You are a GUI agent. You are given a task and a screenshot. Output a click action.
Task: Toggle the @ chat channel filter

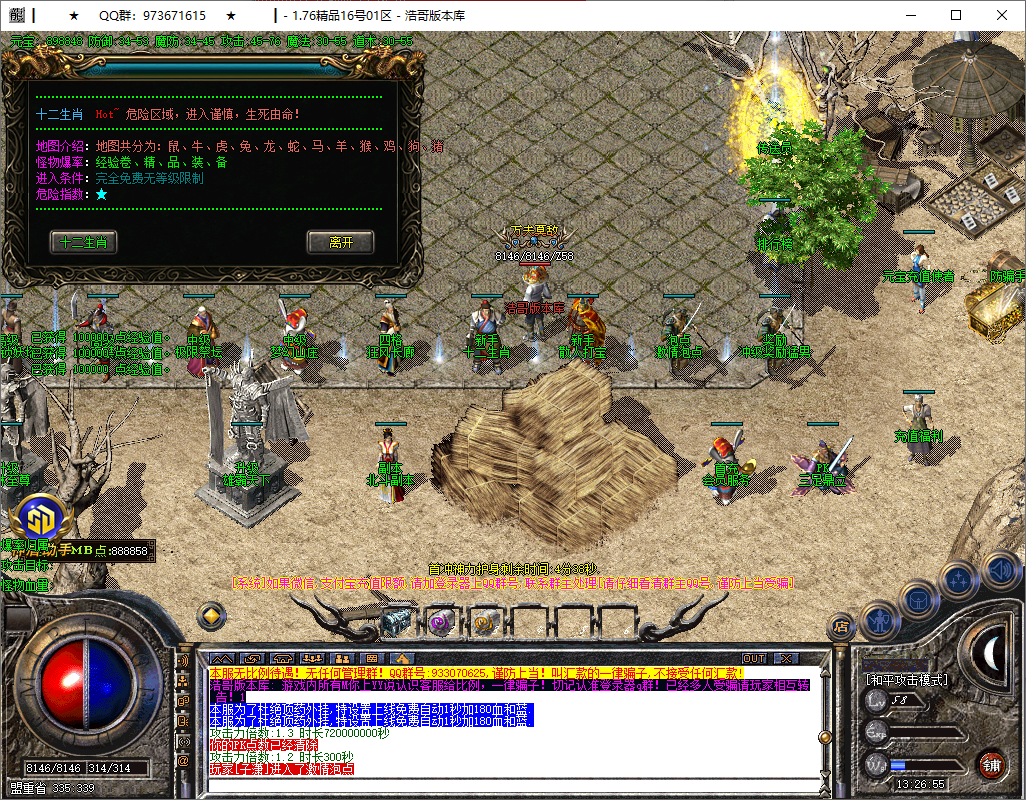click(183, 760)
